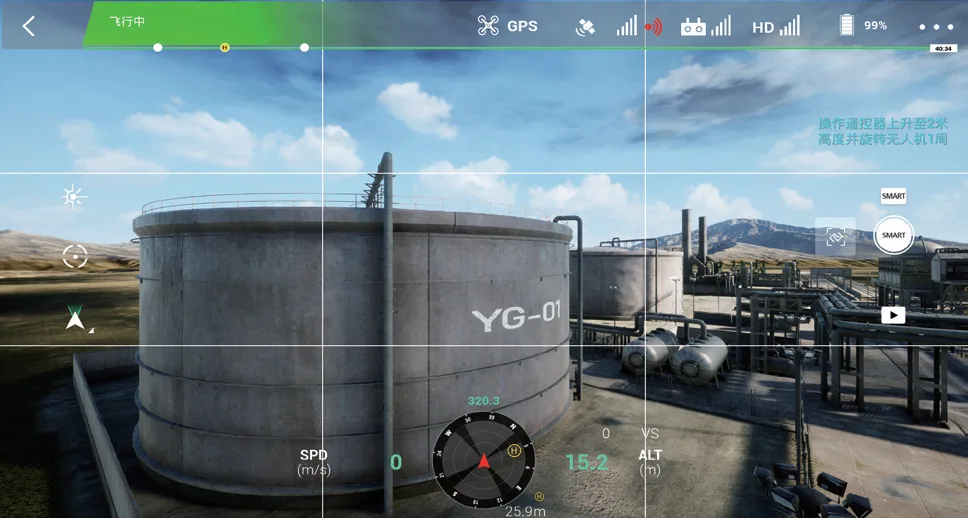The height and width of the screenshot is (518, 968).
Task: Open HD video transmission signal settings
Action: click(x=775, y=27)
